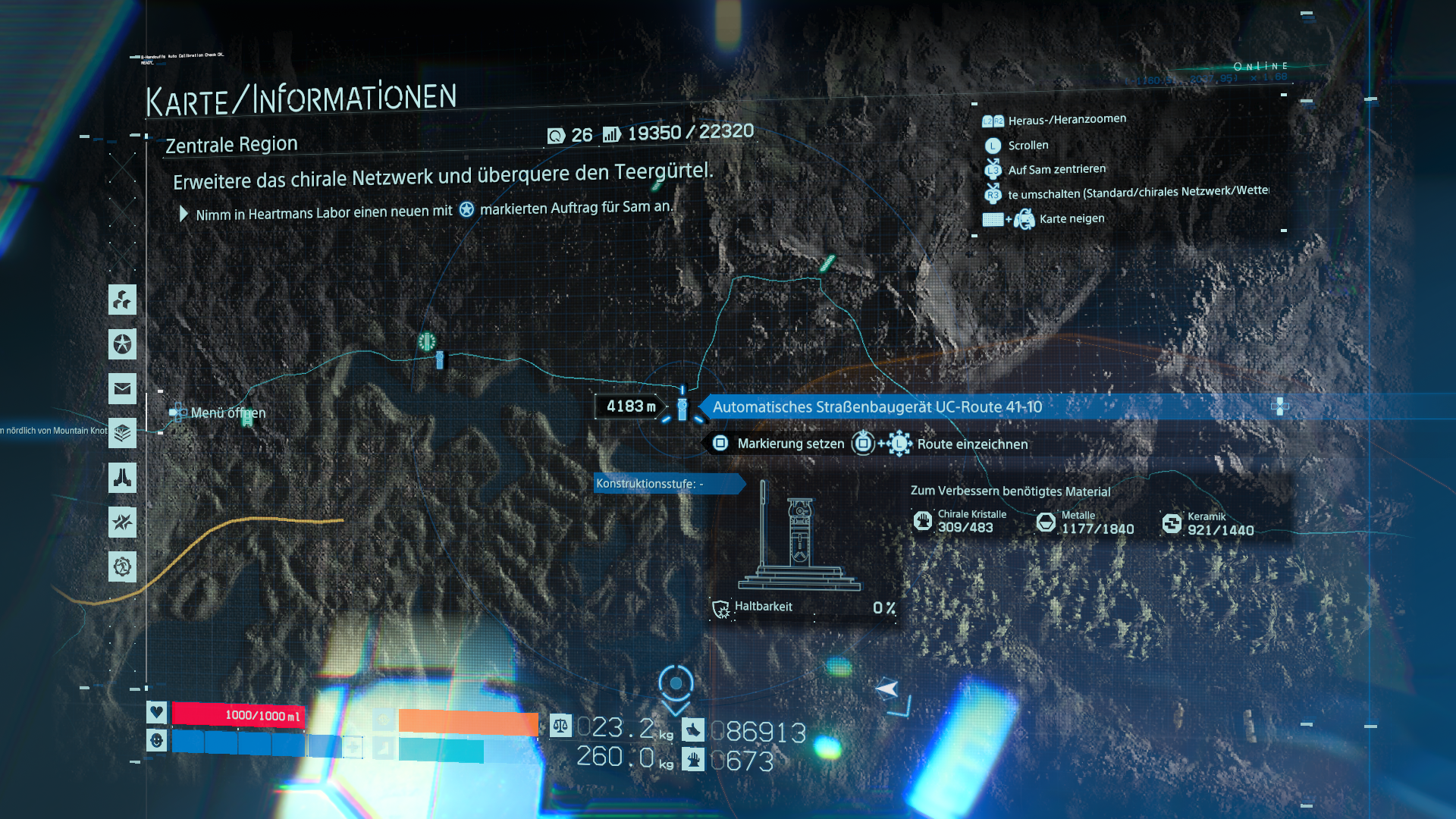
Task: Select the stacked layers icon in sidebar
Action: pos(122,433)
